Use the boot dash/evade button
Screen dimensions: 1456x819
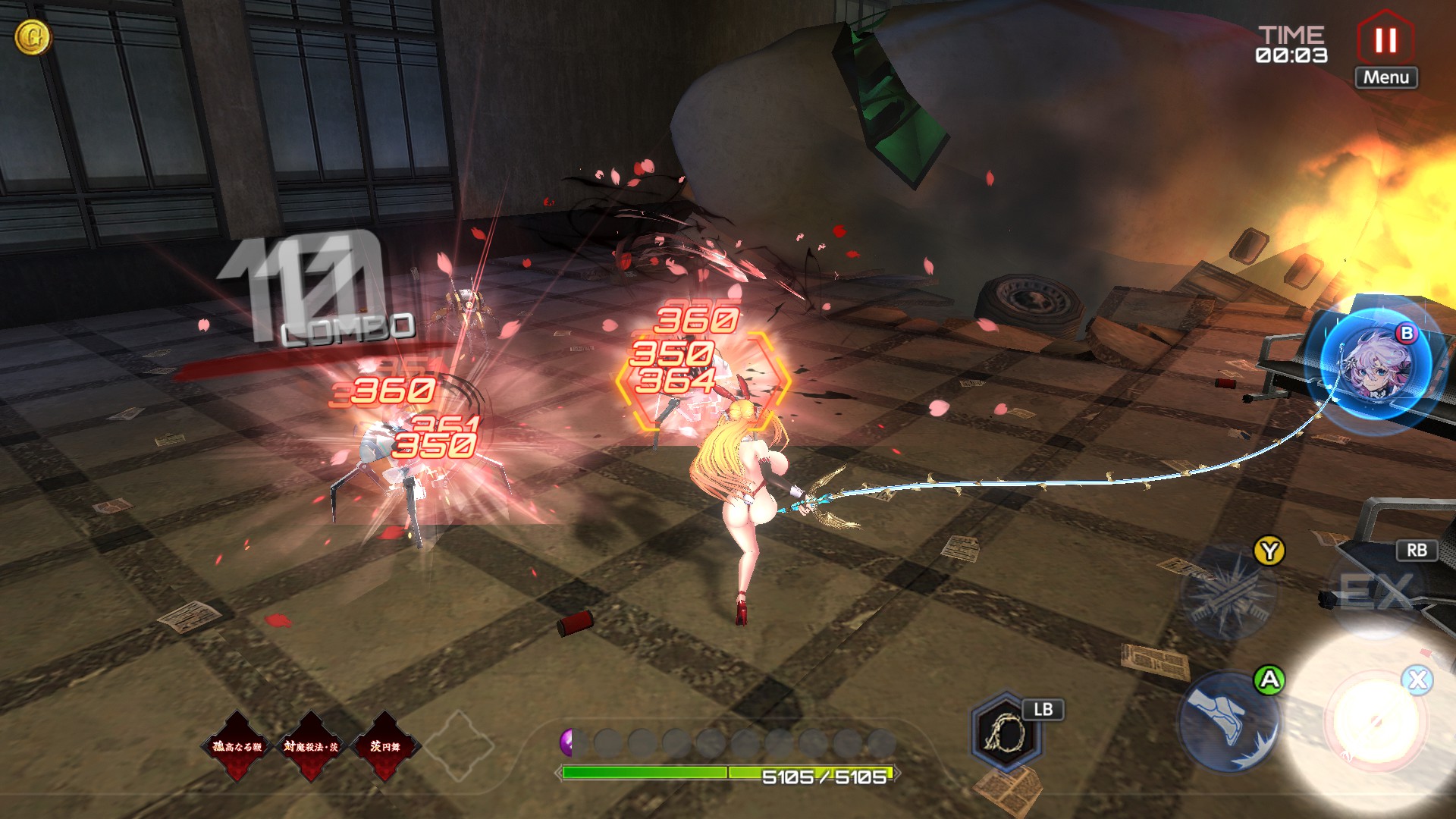click(x=1228, y=720)
